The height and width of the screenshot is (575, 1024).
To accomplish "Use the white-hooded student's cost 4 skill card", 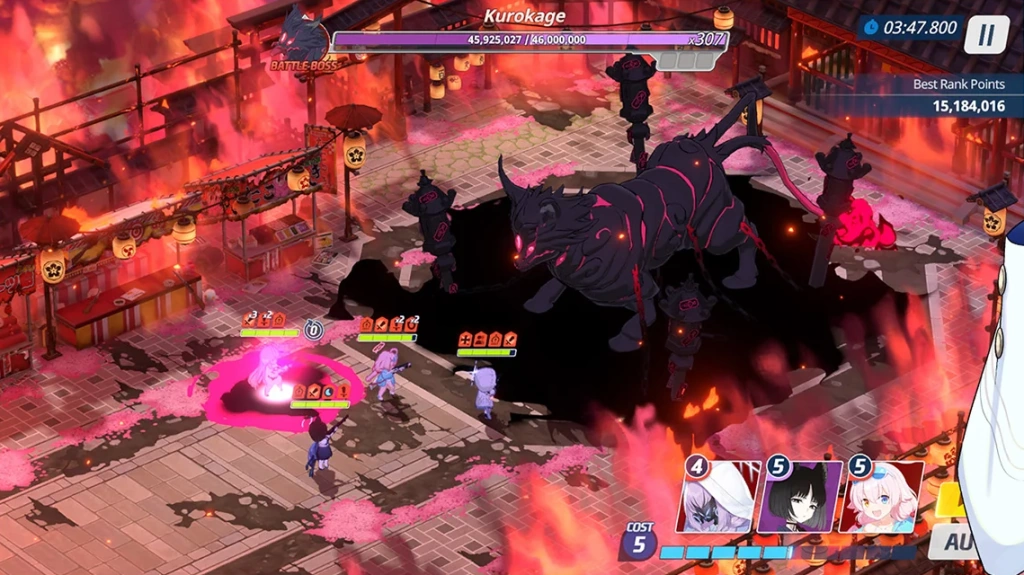I will point(717,497).
